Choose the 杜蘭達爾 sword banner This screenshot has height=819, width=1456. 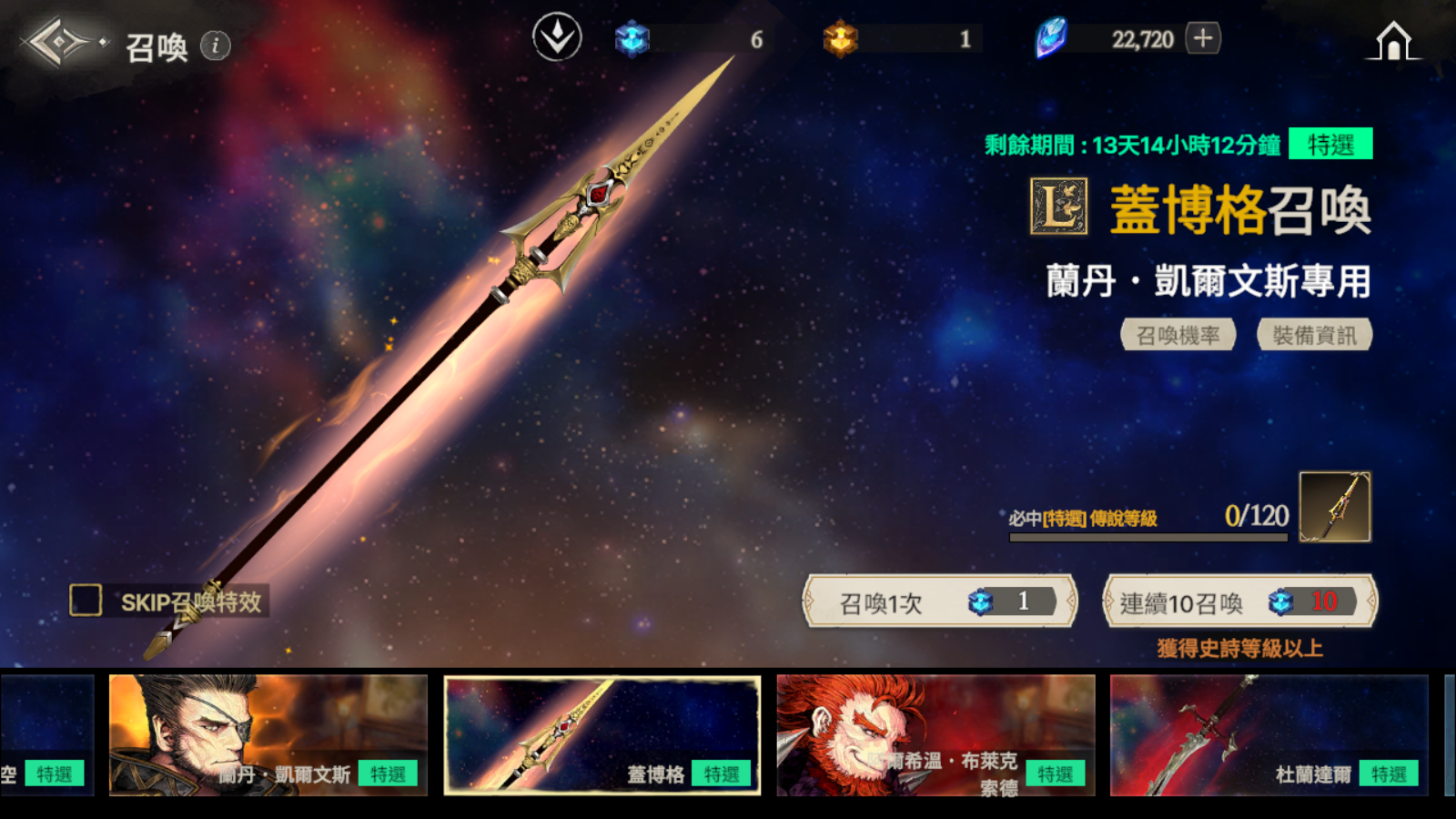pos(1269,735)
